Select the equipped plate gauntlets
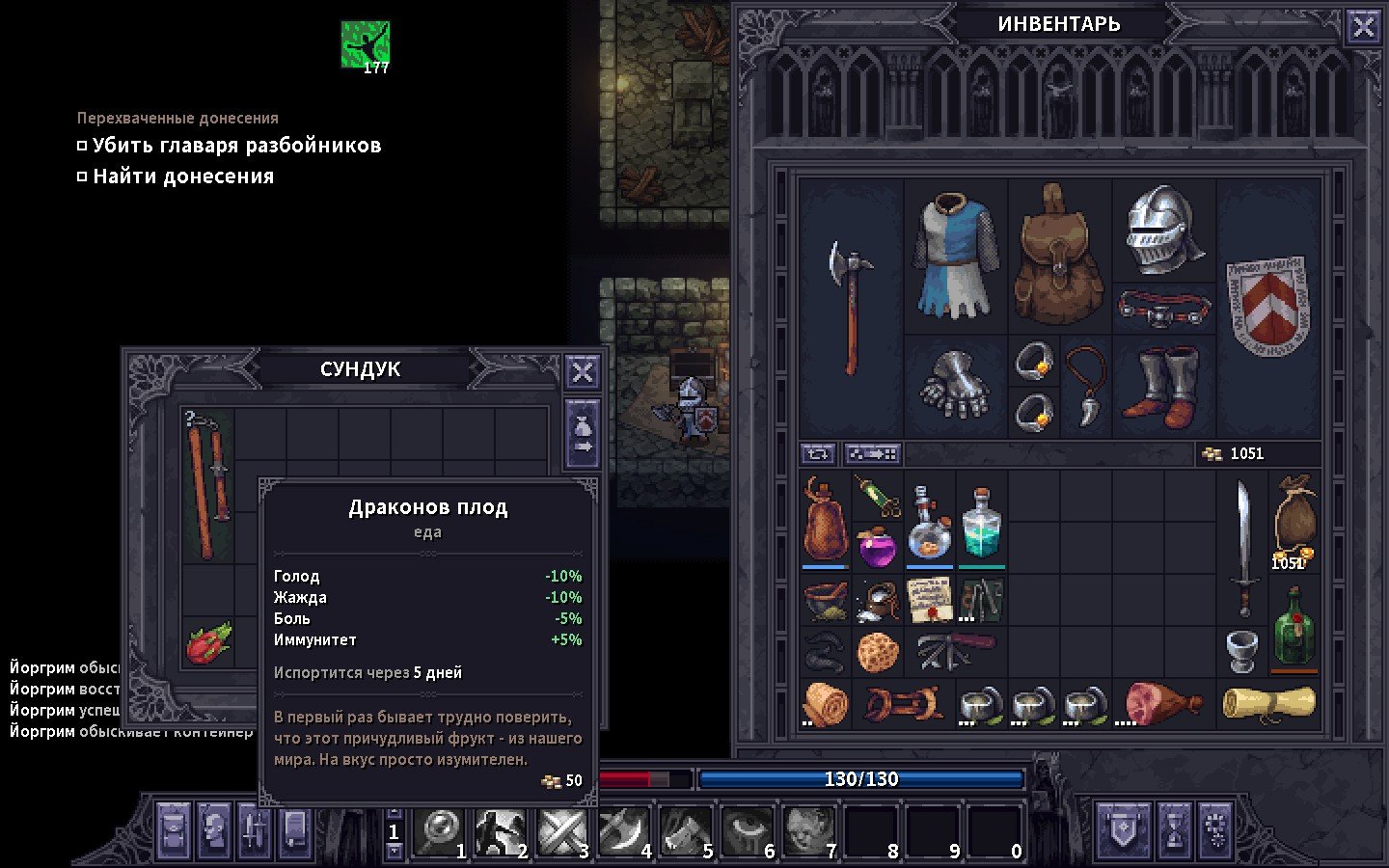 tap(955, 386)
